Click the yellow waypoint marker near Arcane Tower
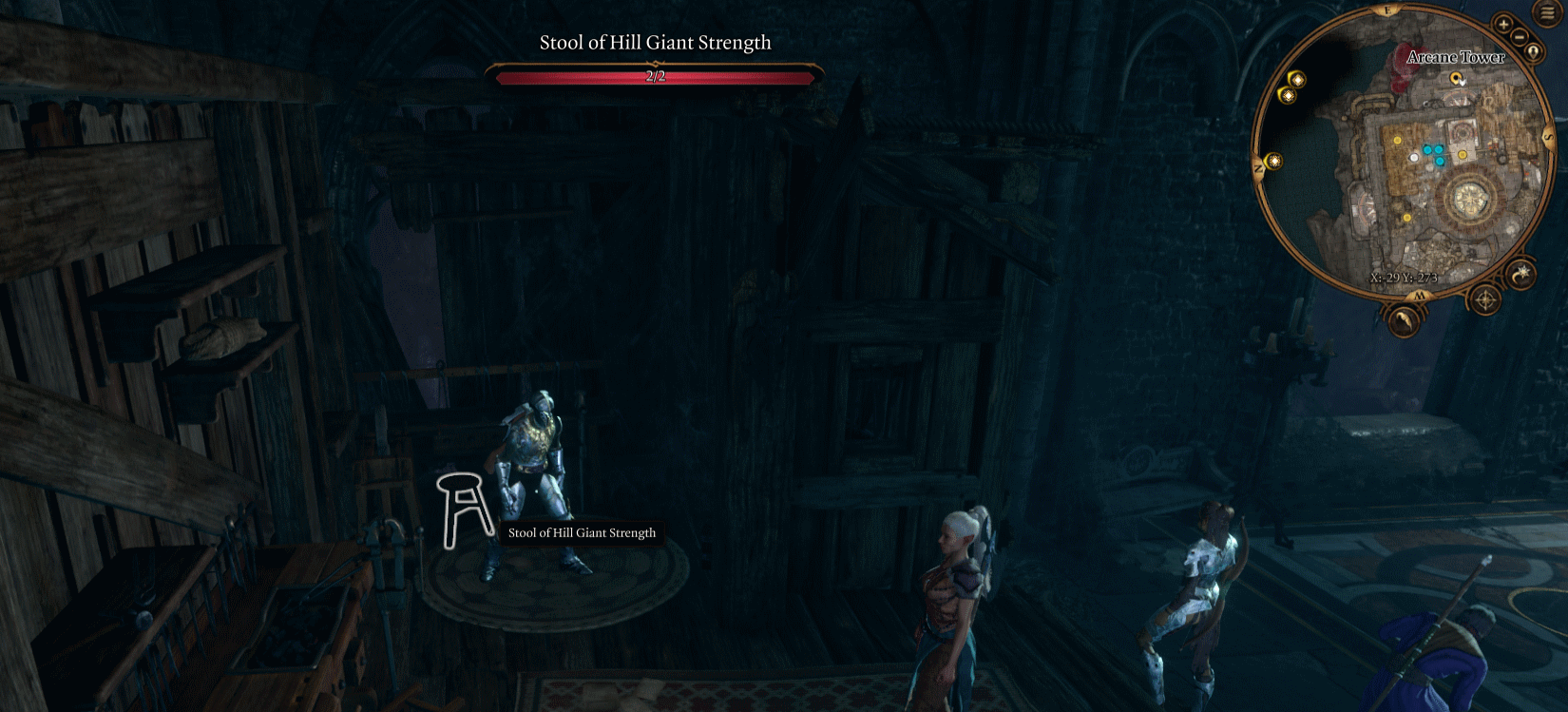Image resolution: width=1568 pixels, height=712 pixels. pyautogui.click(x=1456, y=79)
